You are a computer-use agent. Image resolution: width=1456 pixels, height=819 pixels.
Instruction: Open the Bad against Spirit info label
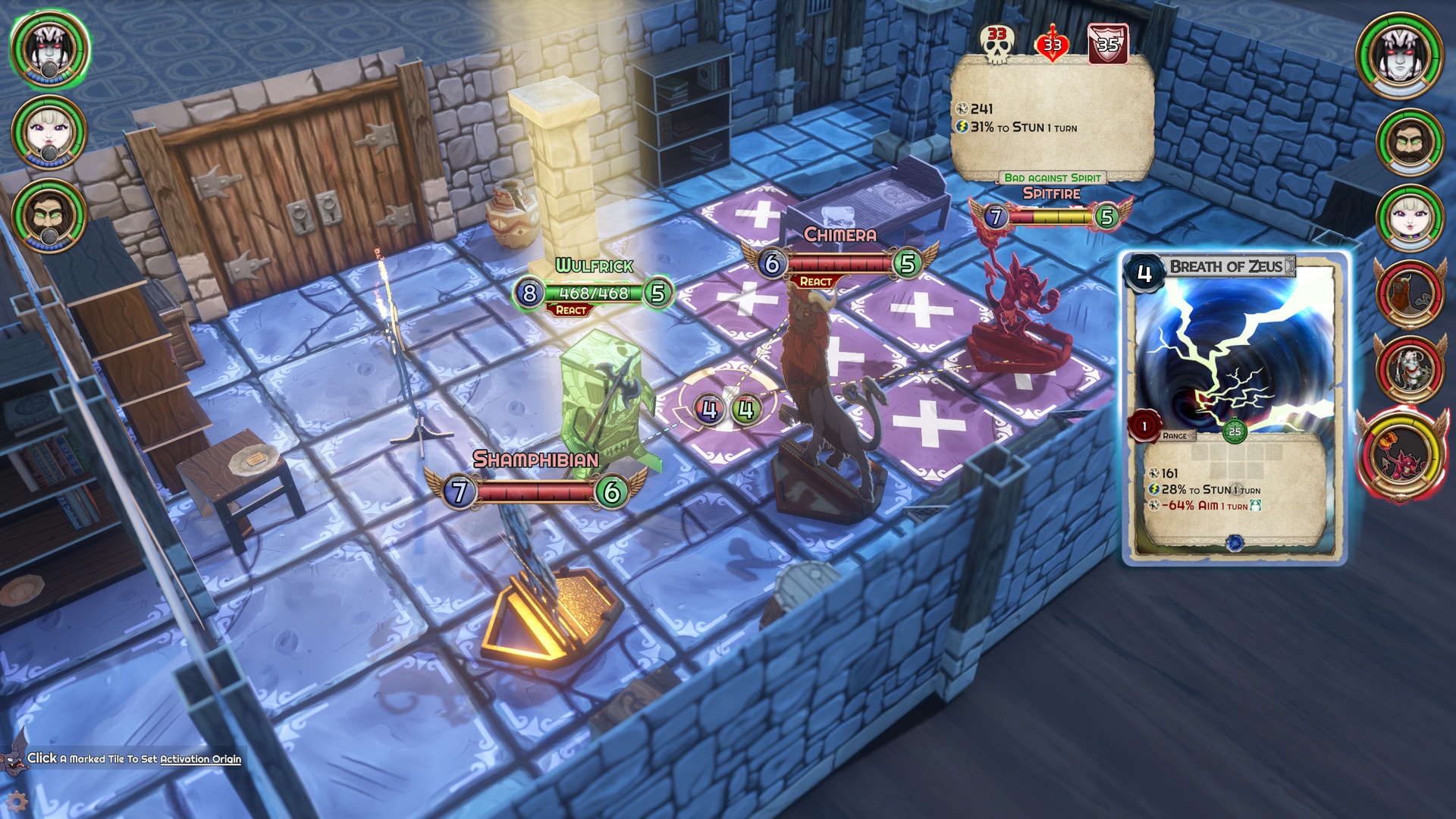1053,179
